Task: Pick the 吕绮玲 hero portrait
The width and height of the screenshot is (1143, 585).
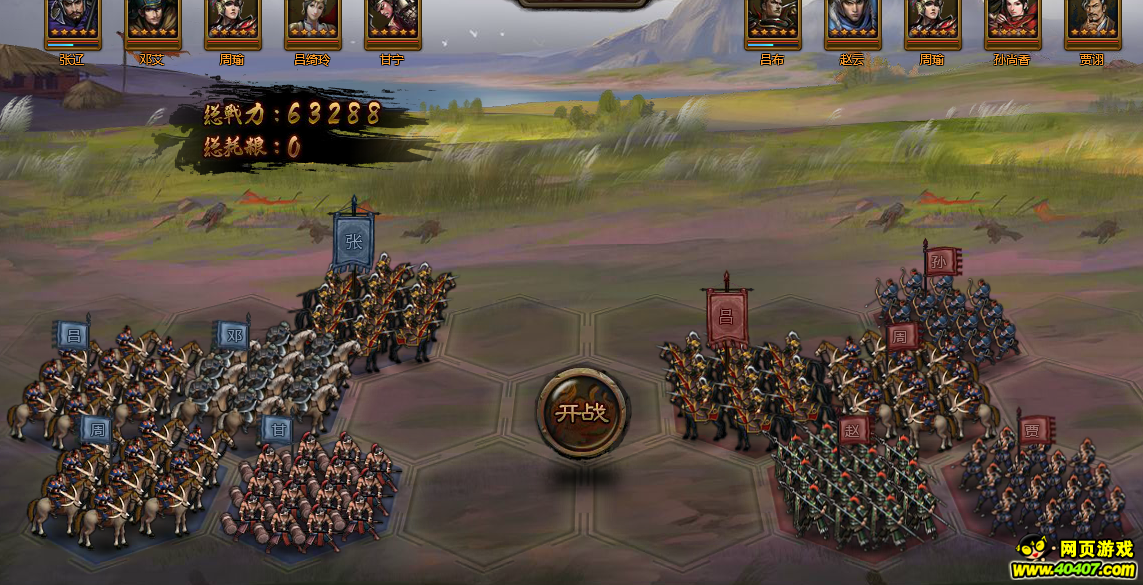Action: point(312,20)
